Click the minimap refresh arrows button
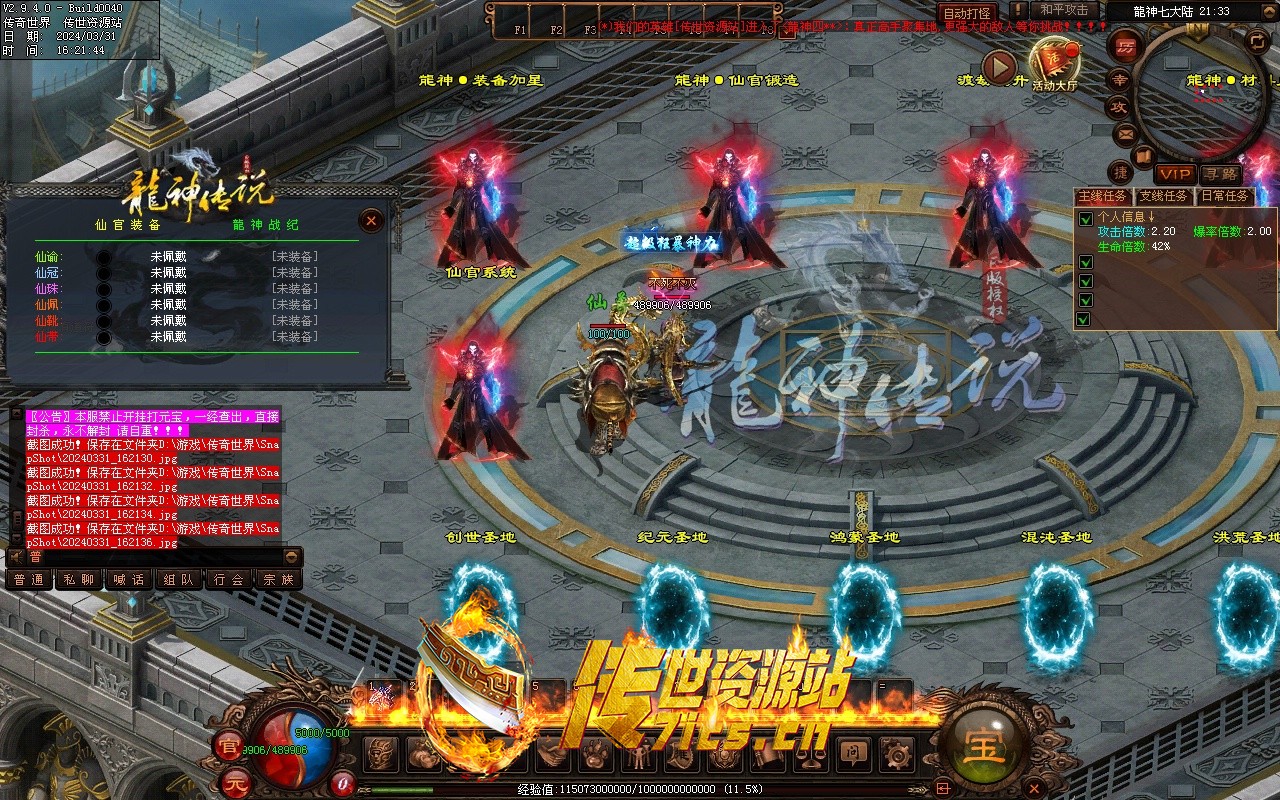Viewport: 1280px width, 800px height. pos(1257,40)
